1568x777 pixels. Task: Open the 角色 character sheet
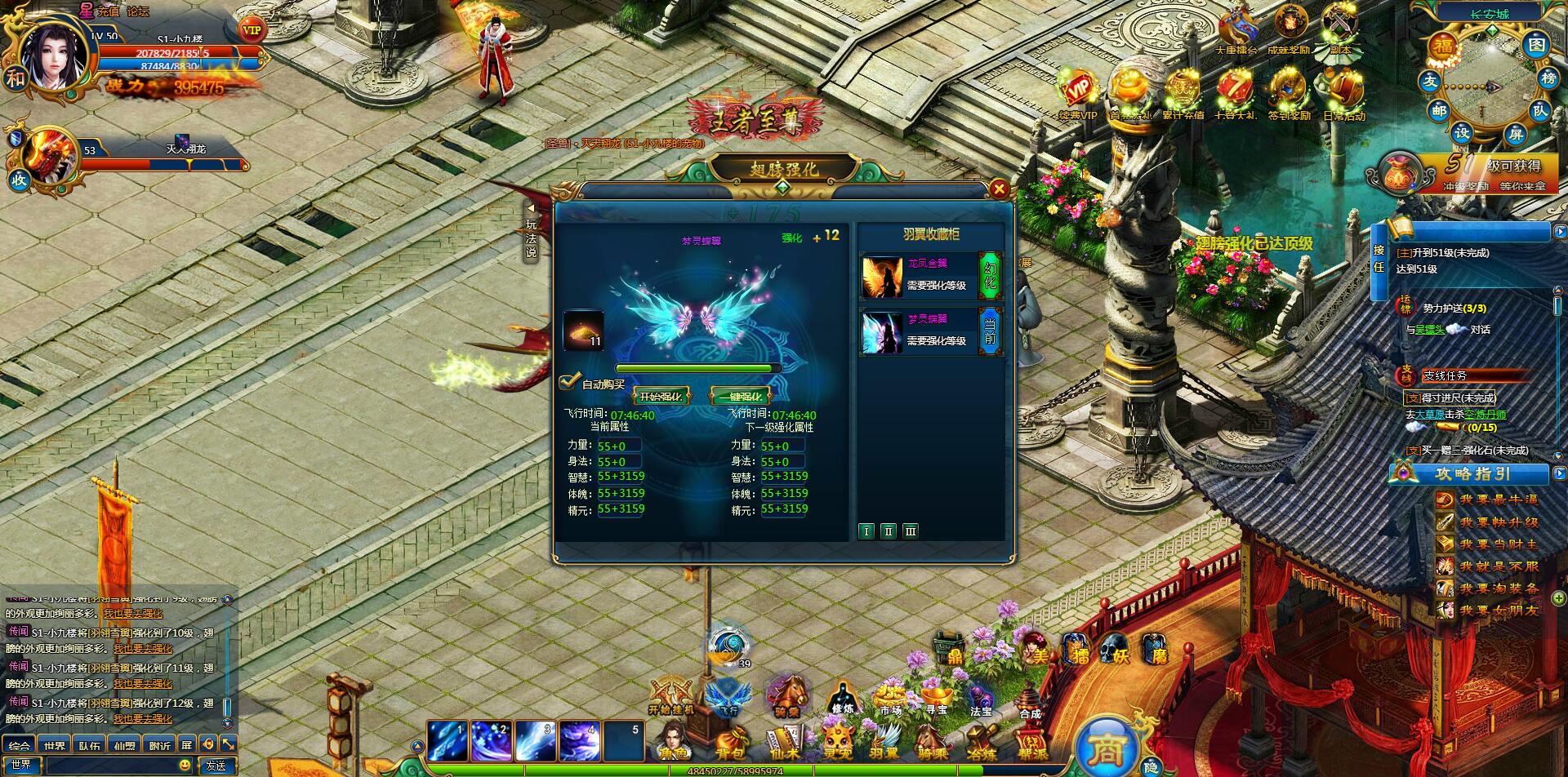(673, 743)
